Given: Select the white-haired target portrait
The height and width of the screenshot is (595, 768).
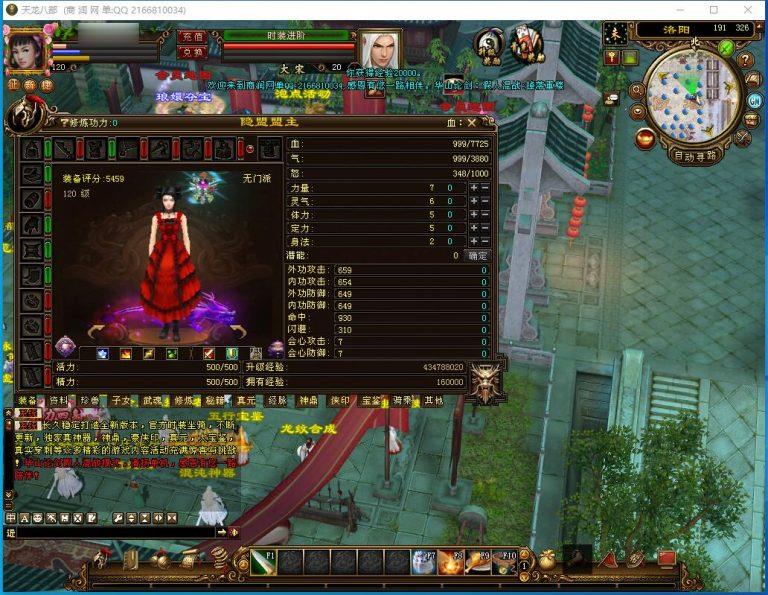Looking at the screenshot, I should click(x=381, y=48).
